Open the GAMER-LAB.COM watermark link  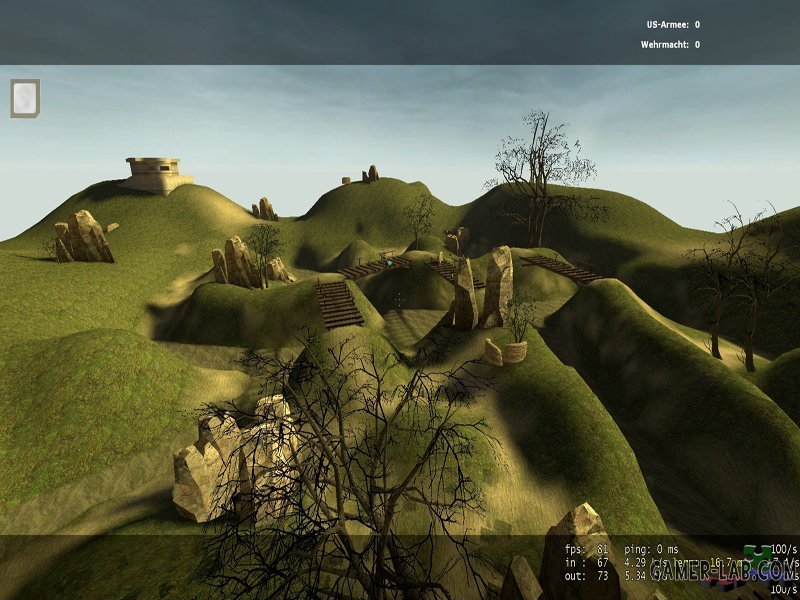point(722,571)
